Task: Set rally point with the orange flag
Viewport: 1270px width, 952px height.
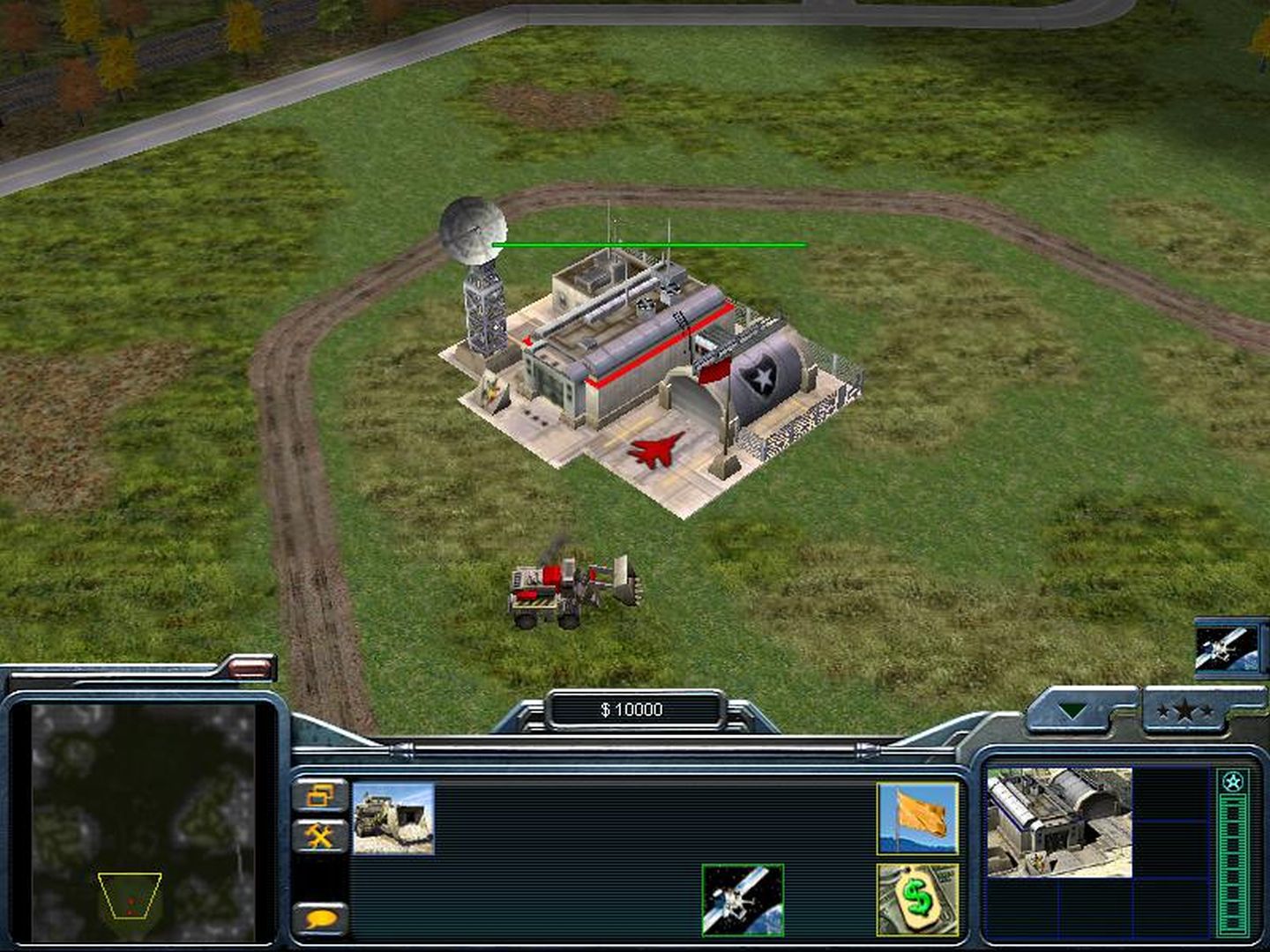Action: (917, 819)
